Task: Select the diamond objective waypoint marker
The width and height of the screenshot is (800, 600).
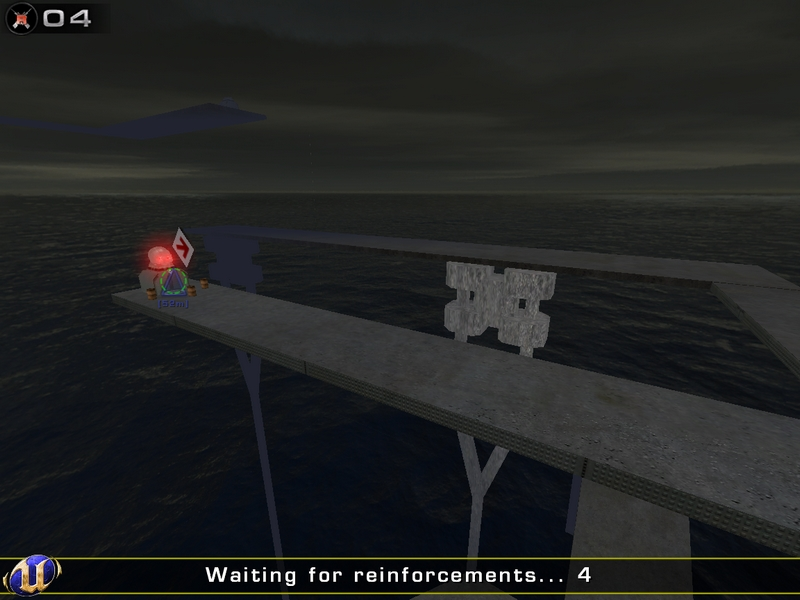Action: [182, 245]
